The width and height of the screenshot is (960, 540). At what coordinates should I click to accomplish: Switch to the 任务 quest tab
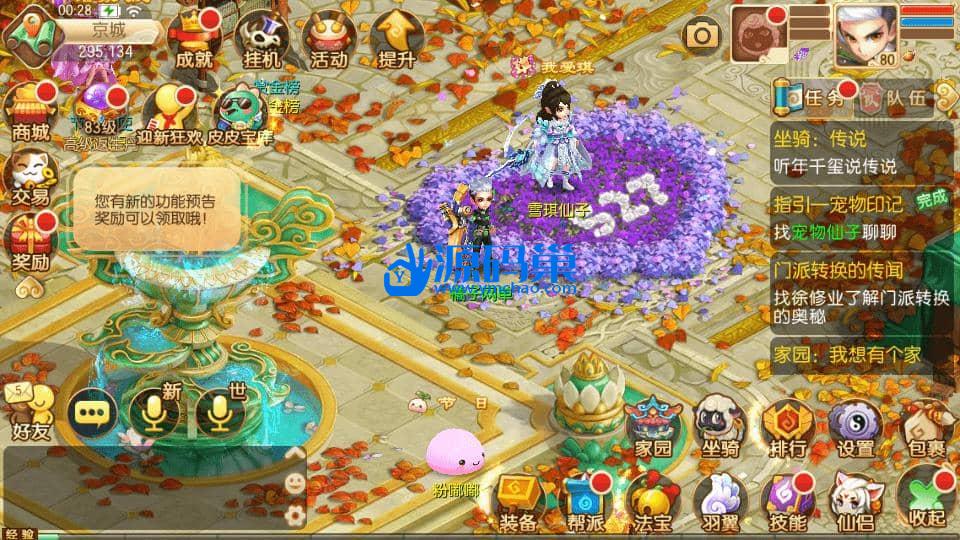(x=817, y=97)
